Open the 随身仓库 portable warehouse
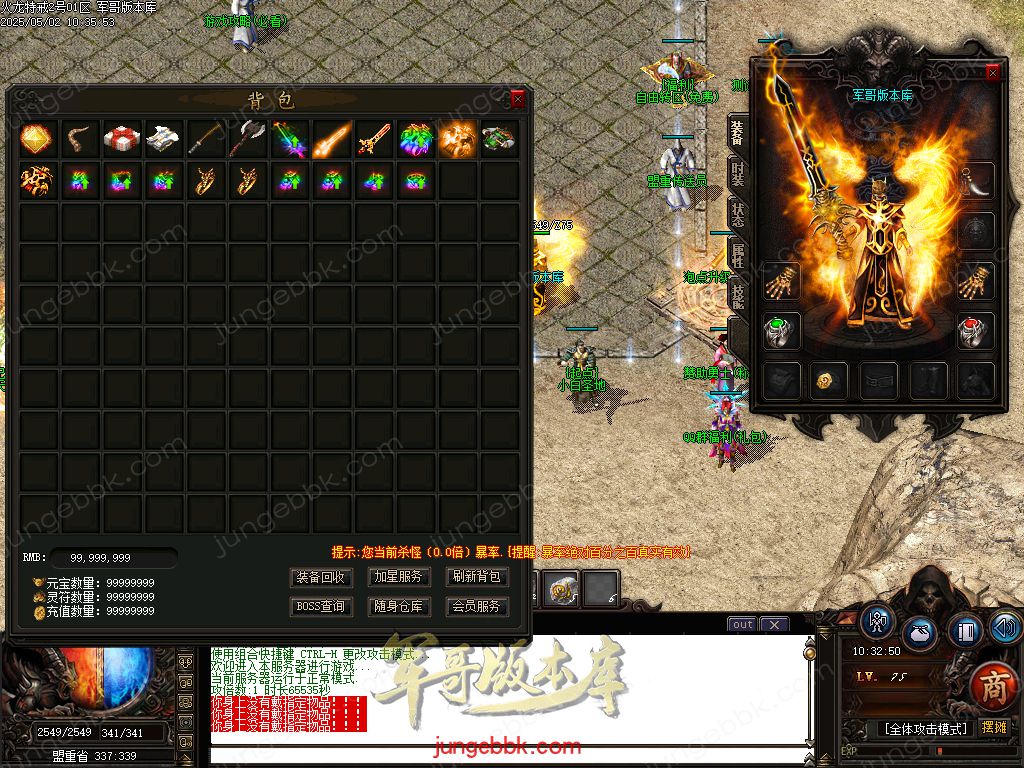This screenshot has width=1024, height=768. pos(399,606)
